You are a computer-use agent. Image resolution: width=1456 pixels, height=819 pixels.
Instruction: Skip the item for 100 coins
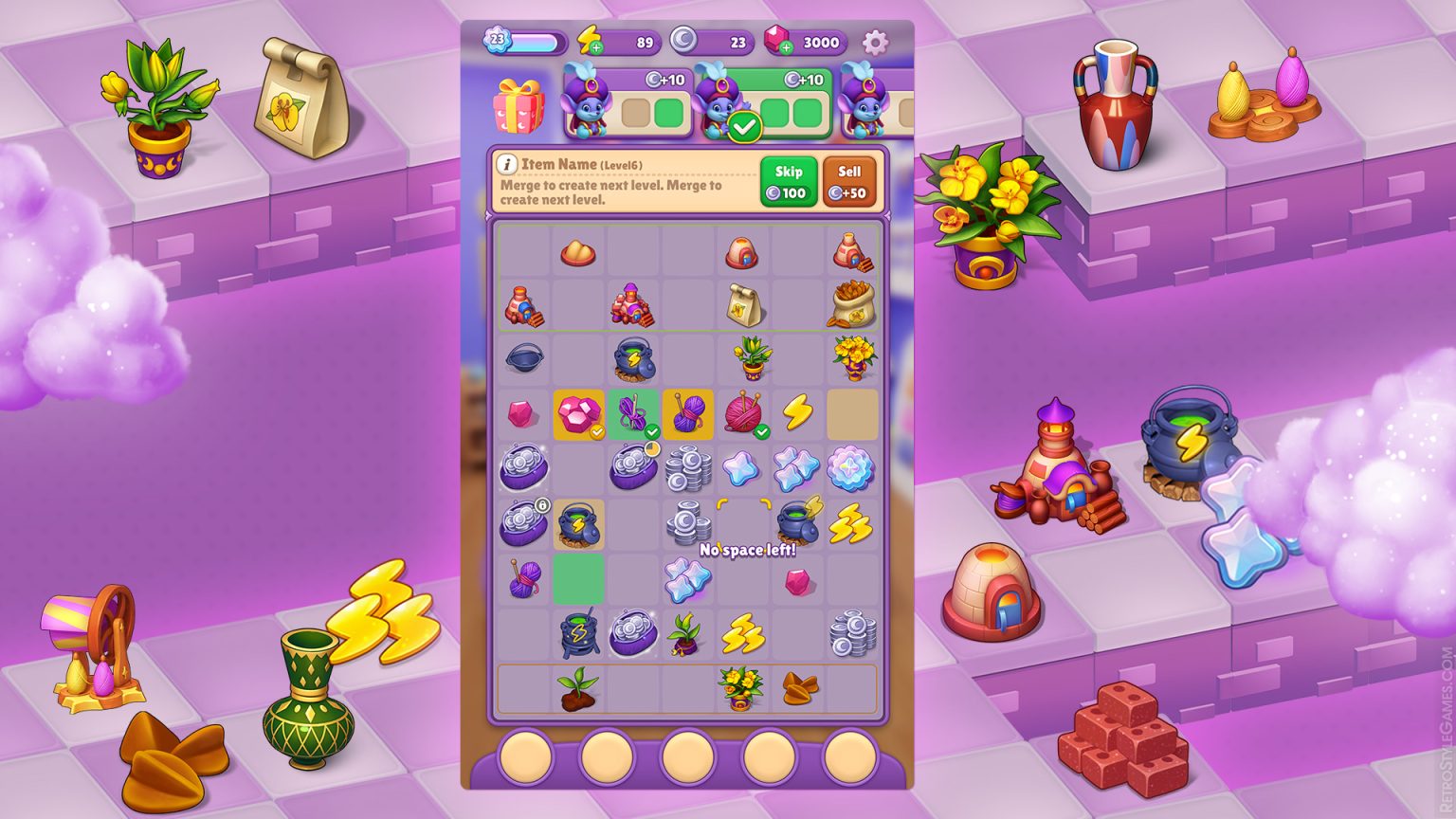click(x=788, y=181)
